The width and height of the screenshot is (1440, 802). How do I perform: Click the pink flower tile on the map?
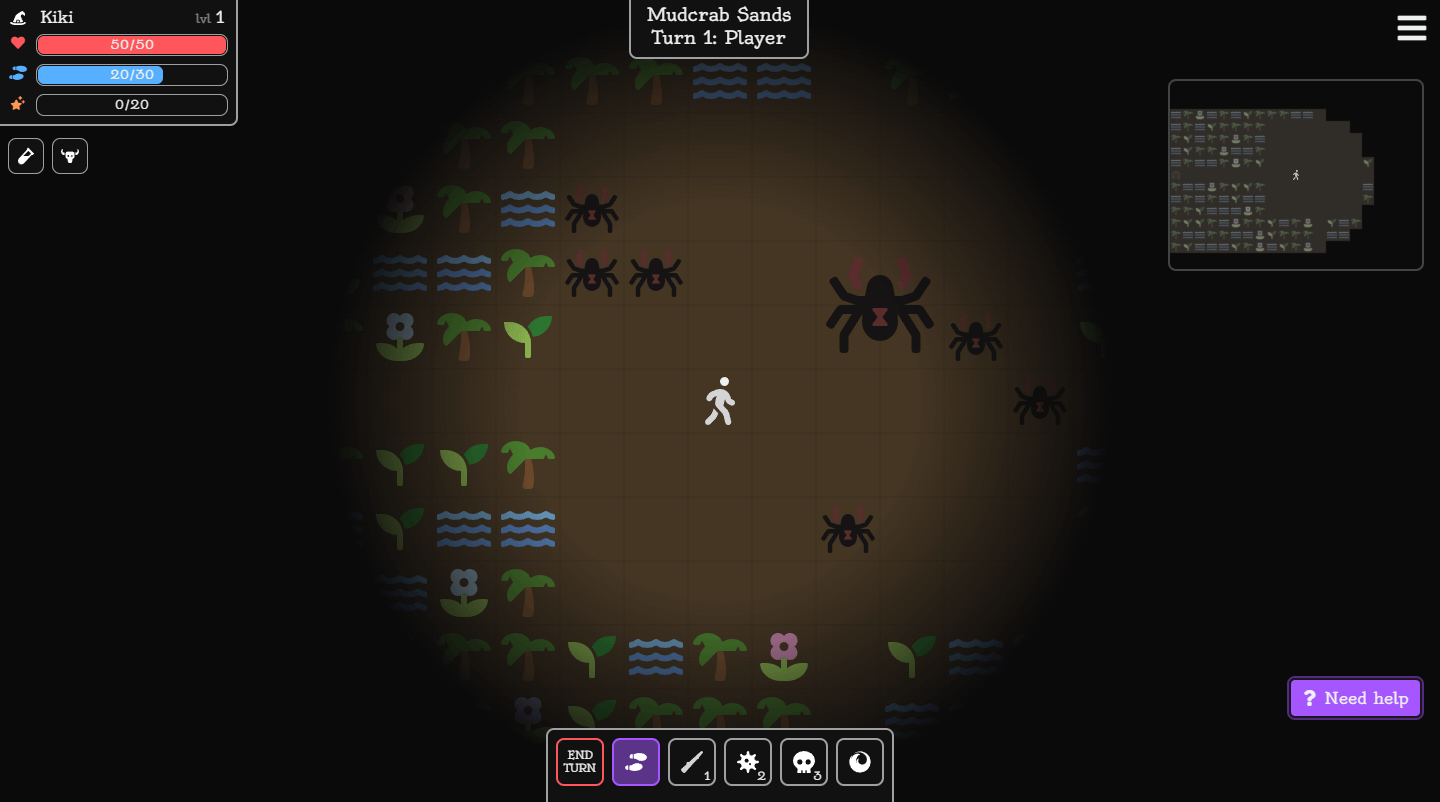pyautogui.click(x=784, y=656)
